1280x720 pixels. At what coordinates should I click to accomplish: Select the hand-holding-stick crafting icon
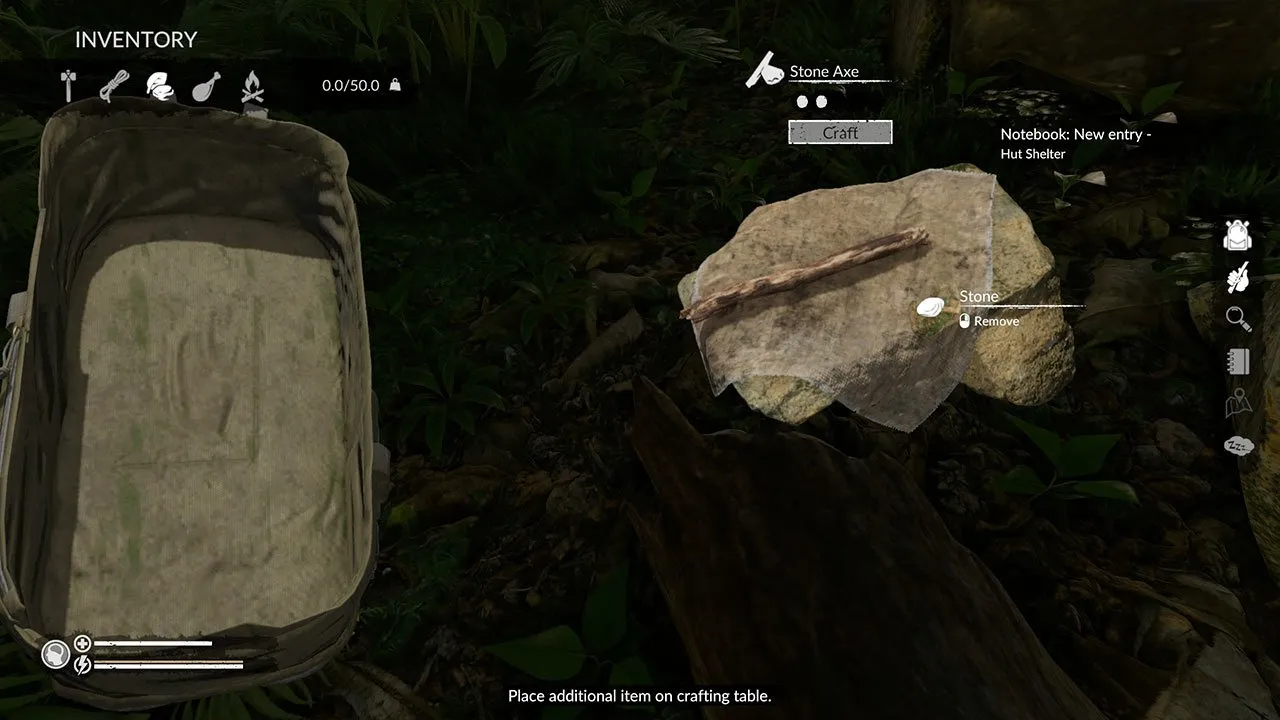coord(1239,277)
